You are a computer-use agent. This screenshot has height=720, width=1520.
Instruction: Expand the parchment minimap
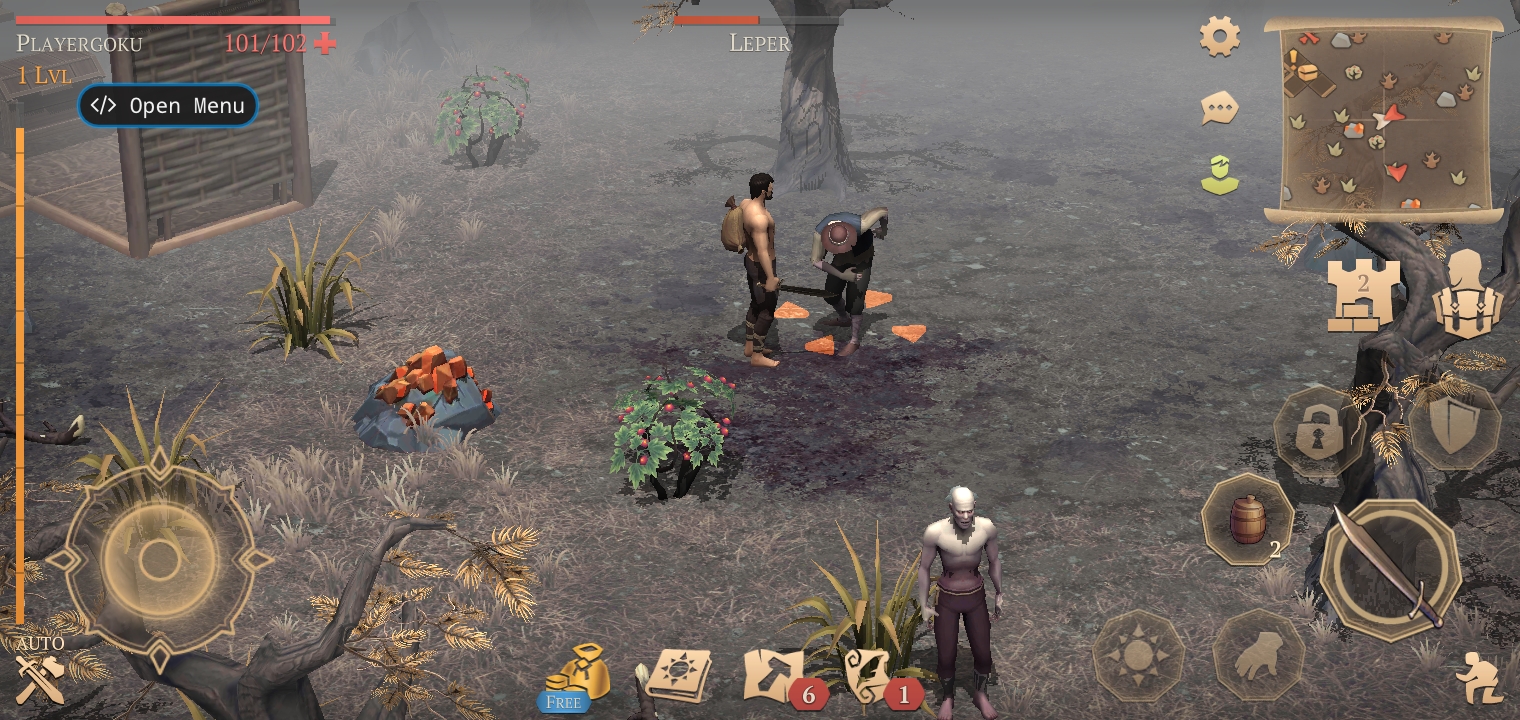tap(1383, 120)
